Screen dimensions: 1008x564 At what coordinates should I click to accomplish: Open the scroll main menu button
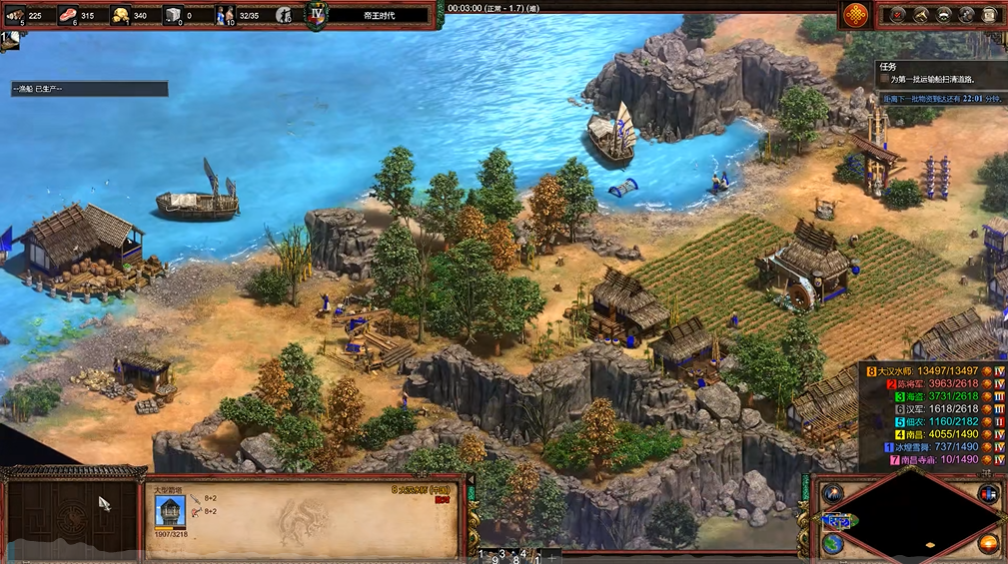[989, 15]
